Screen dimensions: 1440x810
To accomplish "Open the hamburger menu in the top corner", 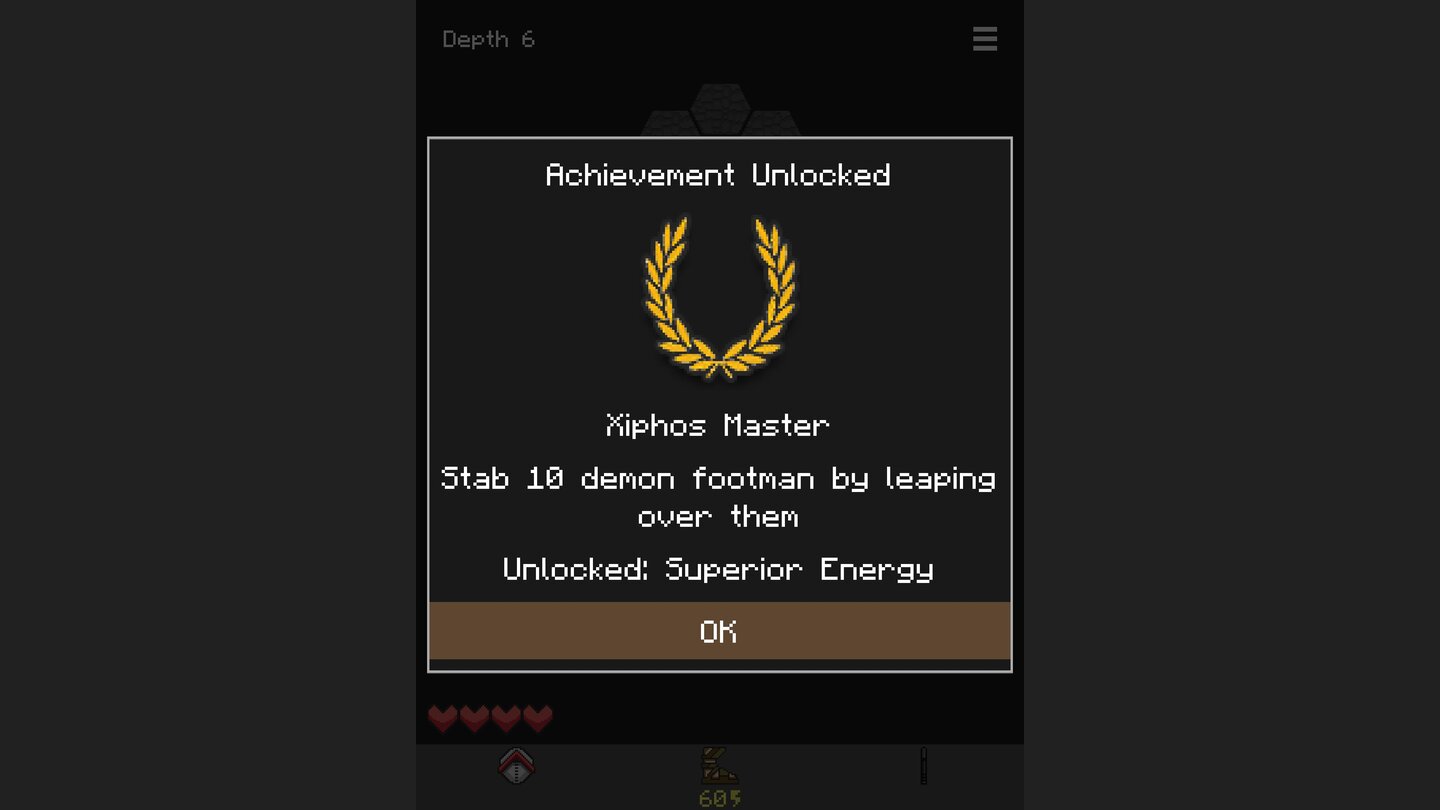I will (985, 39).
